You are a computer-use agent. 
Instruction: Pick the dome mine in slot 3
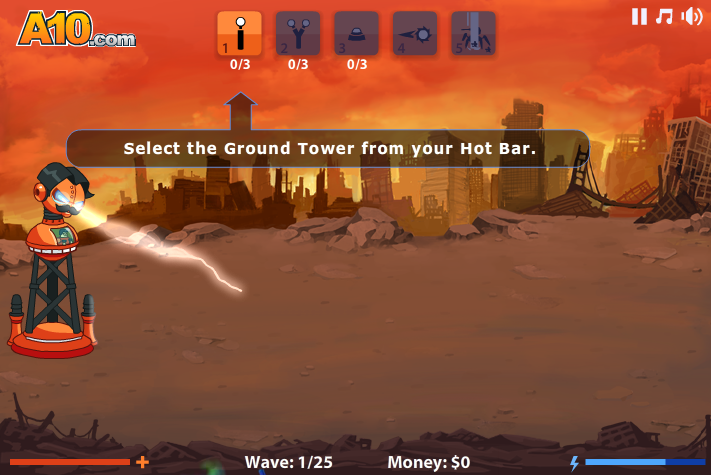coord(356,33)
